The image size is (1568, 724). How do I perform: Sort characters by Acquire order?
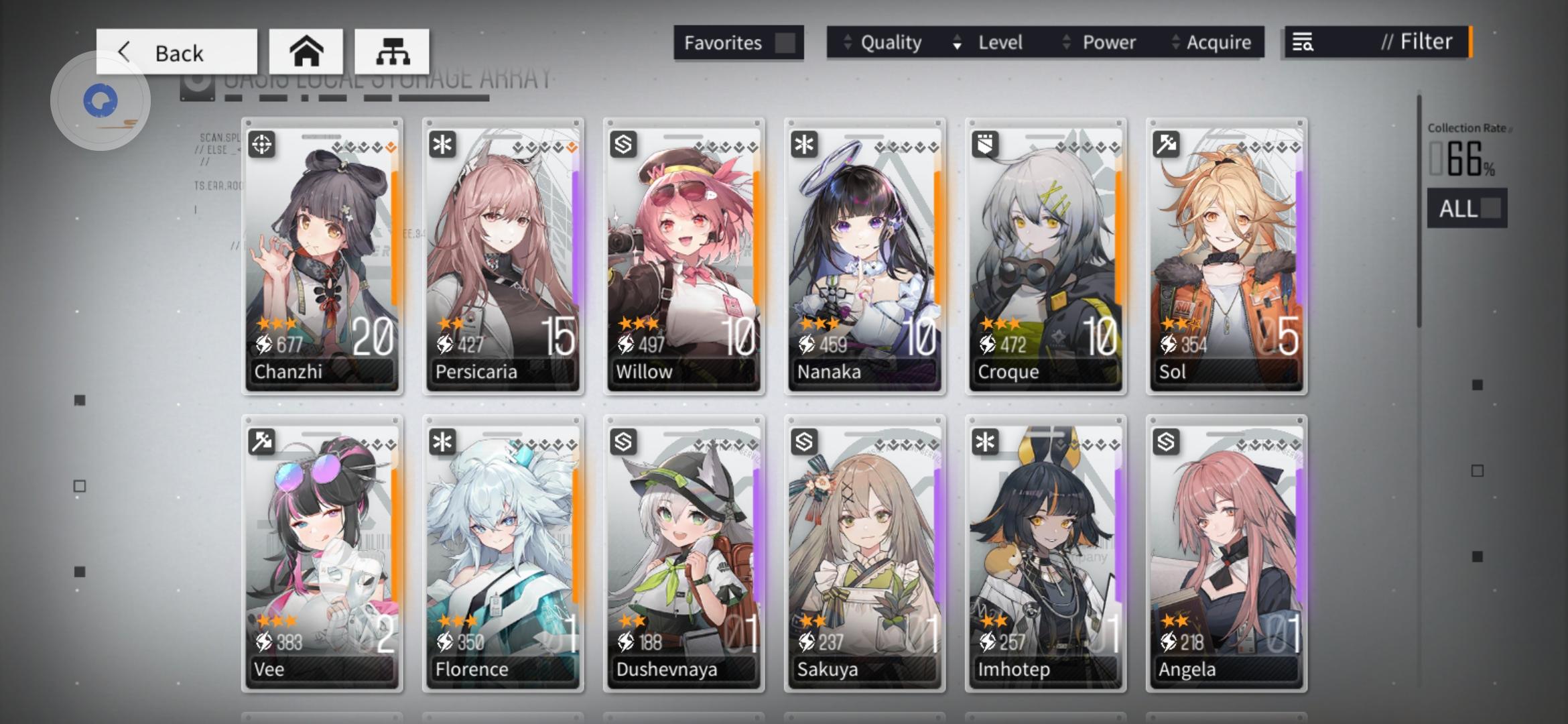[x=1219, y=42]
